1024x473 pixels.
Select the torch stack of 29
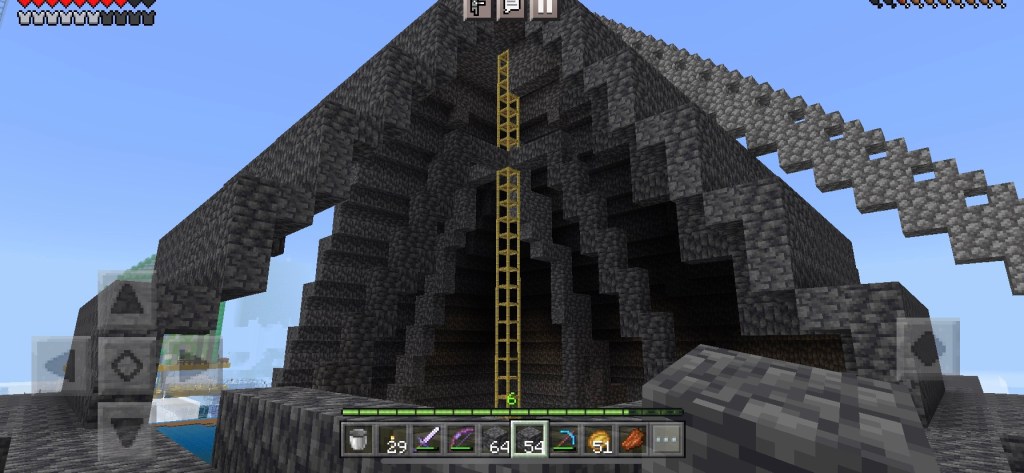coord(393,438)
